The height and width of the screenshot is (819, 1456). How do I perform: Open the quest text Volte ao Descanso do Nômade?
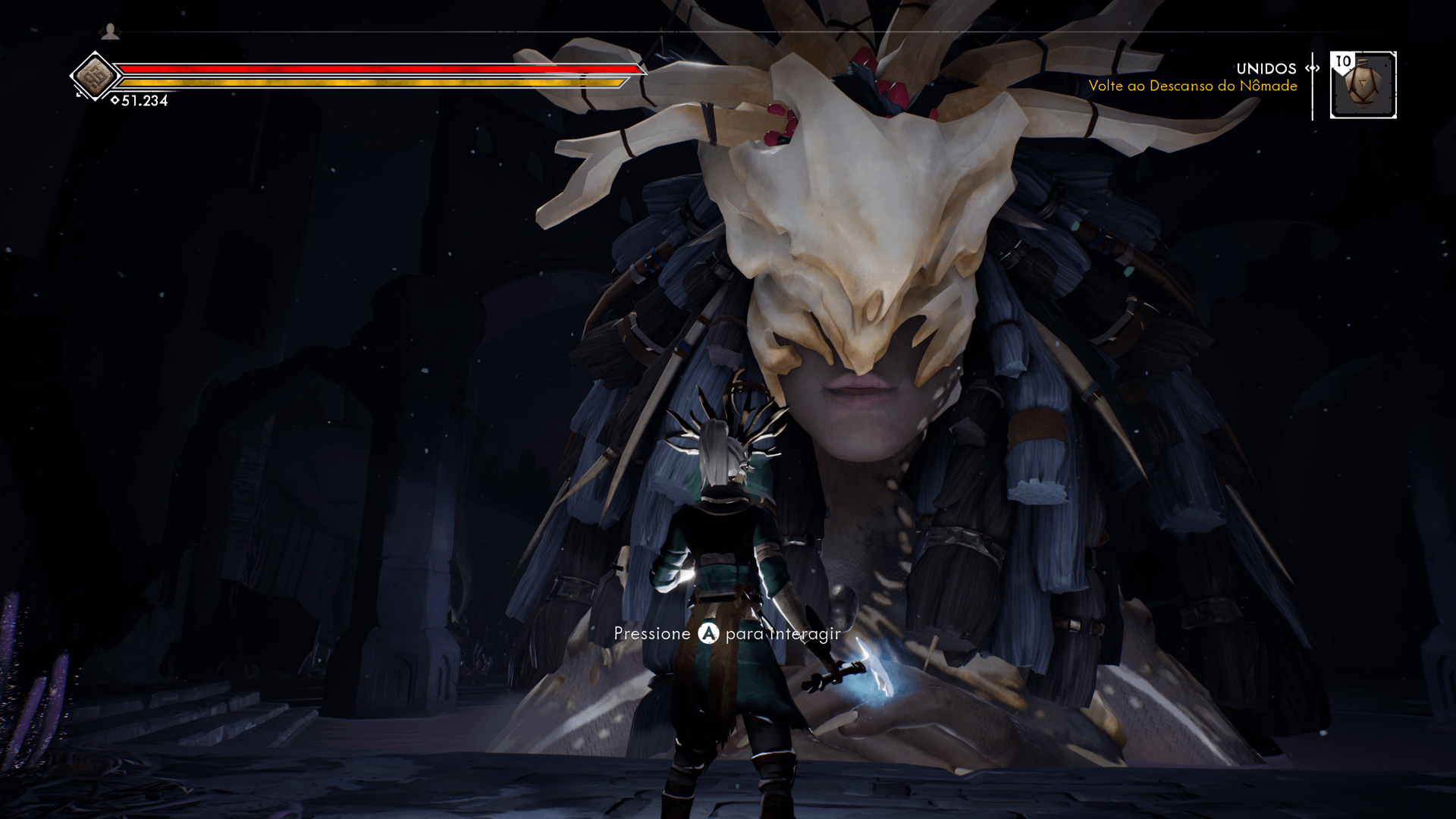tap(1194, 86)
